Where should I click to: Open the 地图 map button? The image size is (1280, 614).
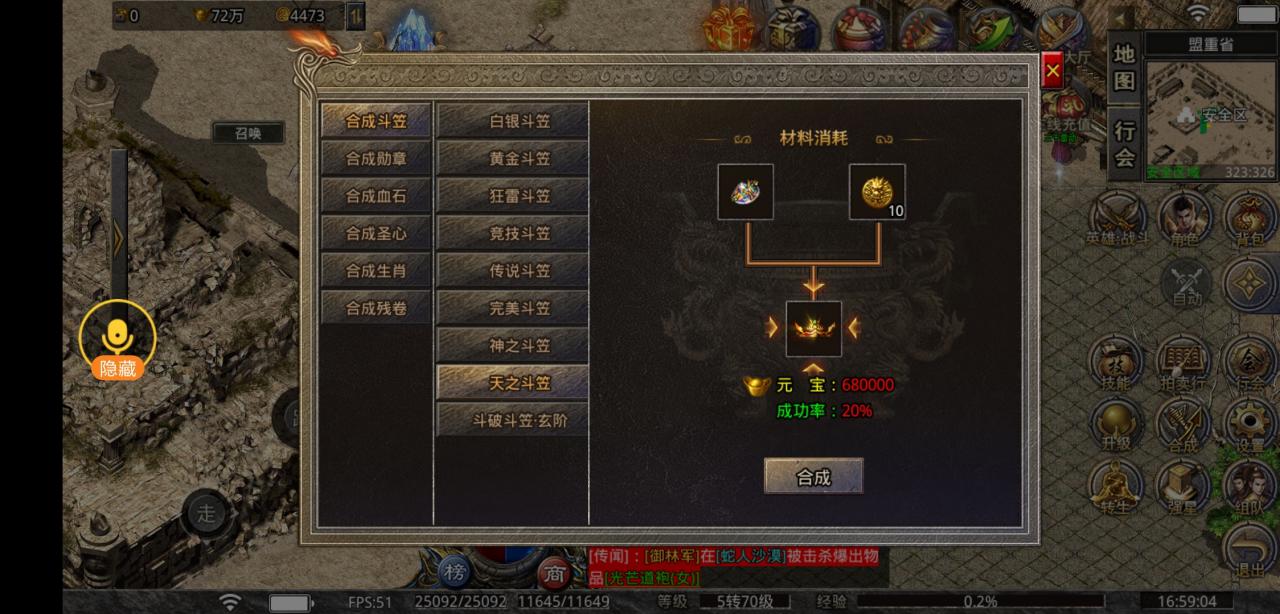tap(1125, 67)
